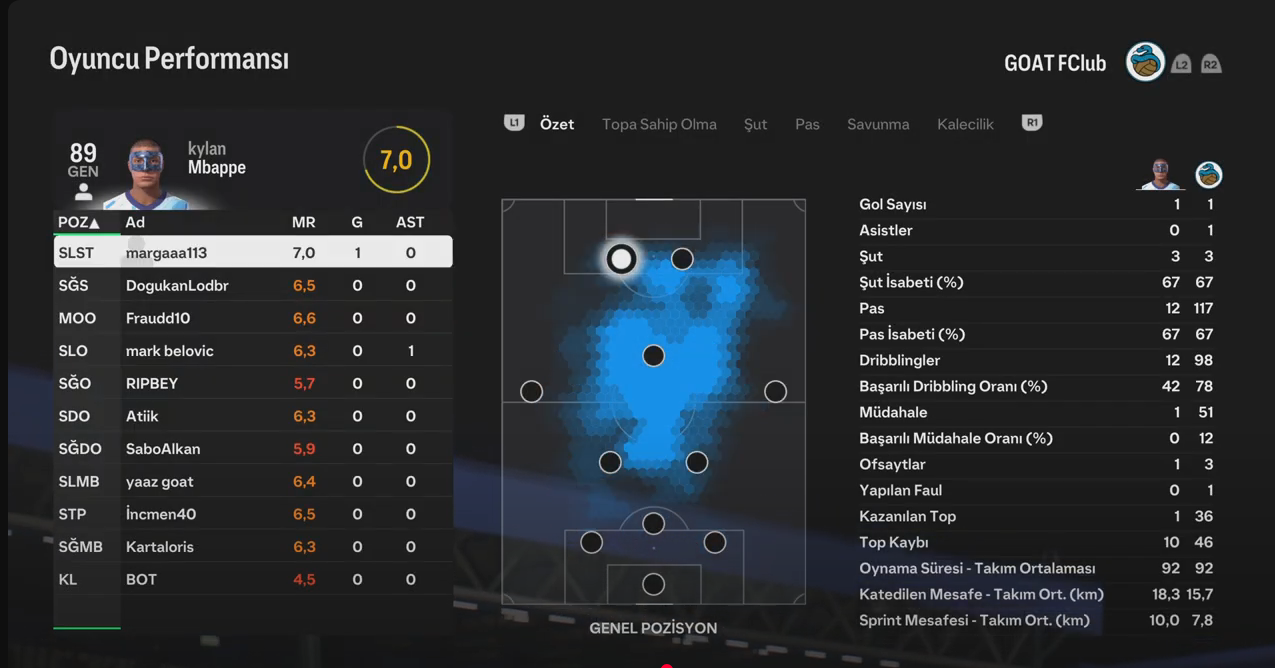Select İncmen40 player row

point(252,514)
